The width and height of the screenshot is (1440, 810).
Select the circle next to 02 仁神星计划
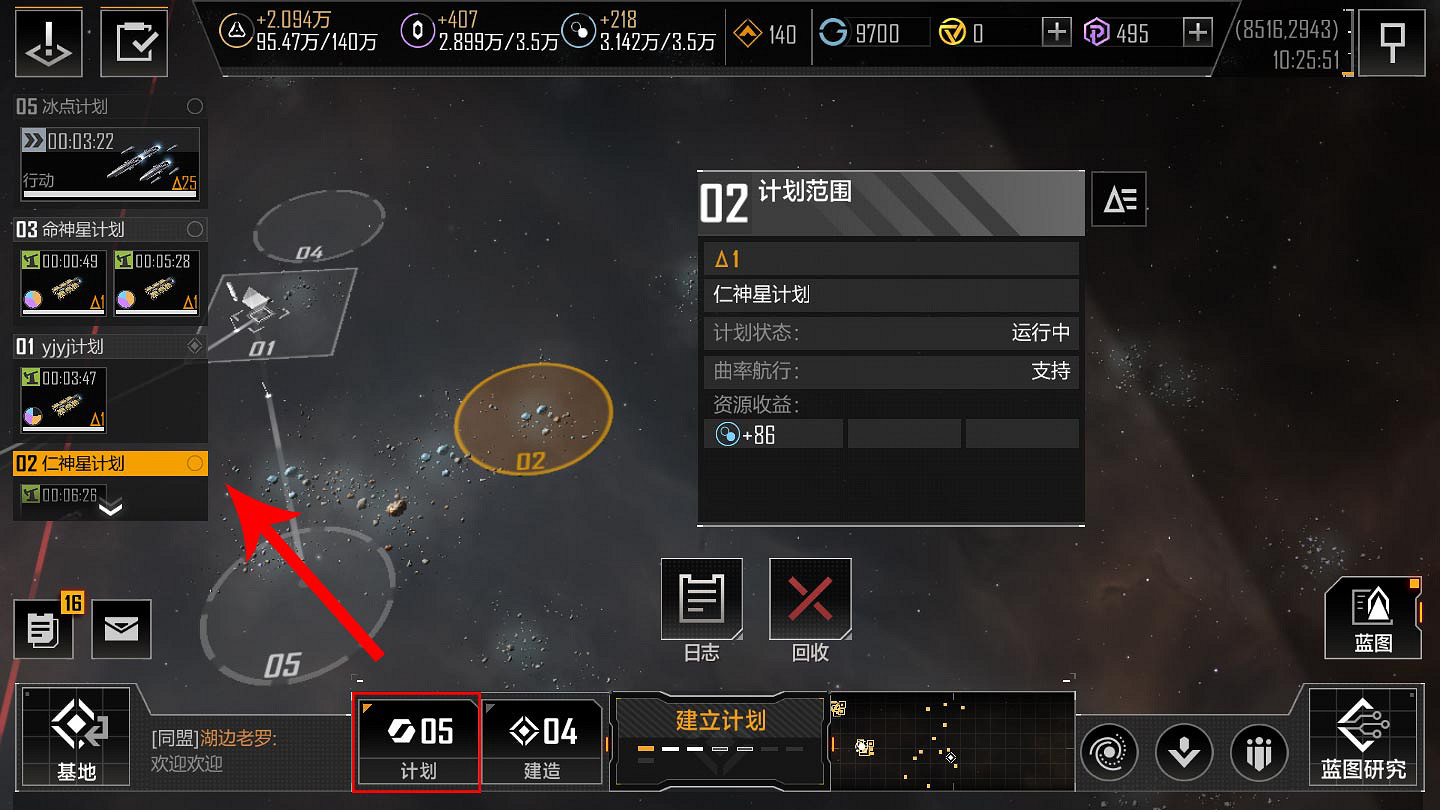coord(194,463)
